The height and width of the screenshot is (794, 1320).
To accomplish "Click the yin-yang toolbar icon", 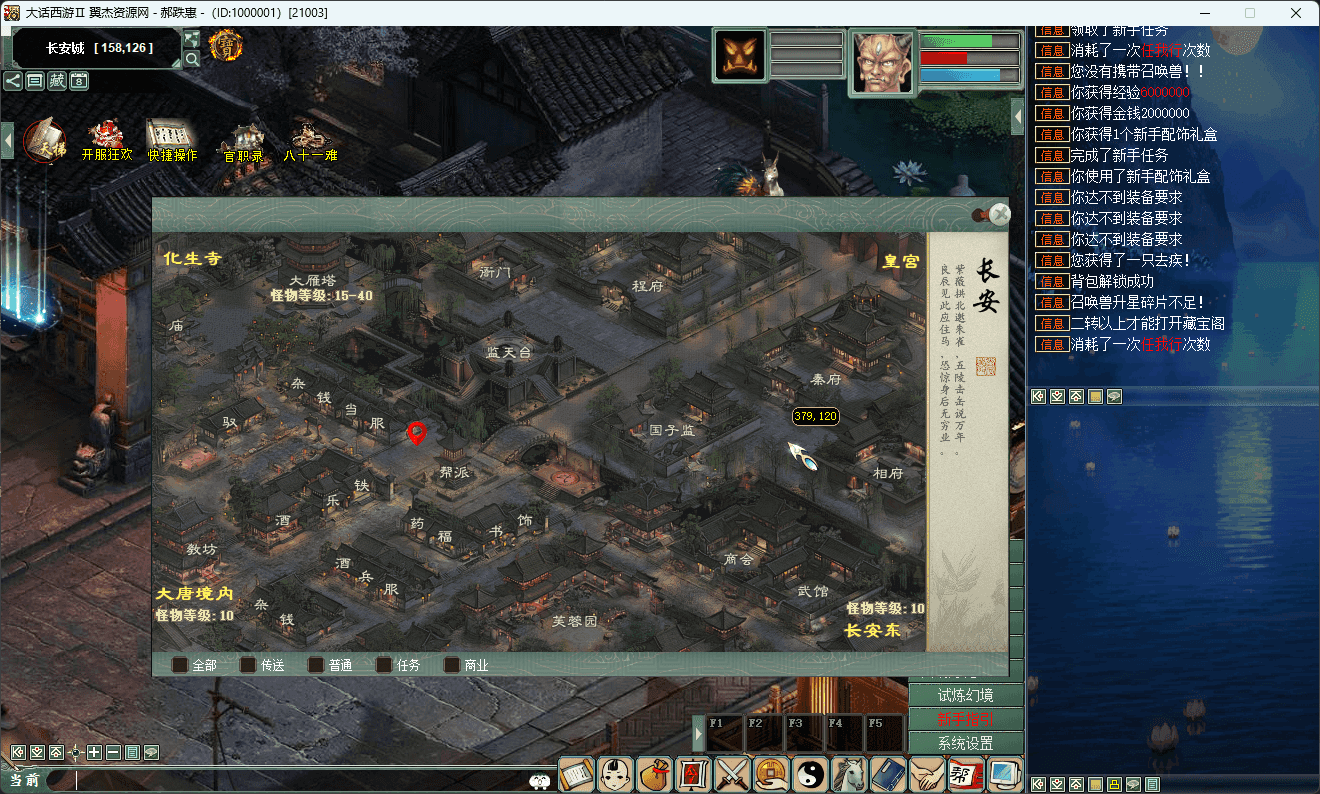I will tap(811, 774).
